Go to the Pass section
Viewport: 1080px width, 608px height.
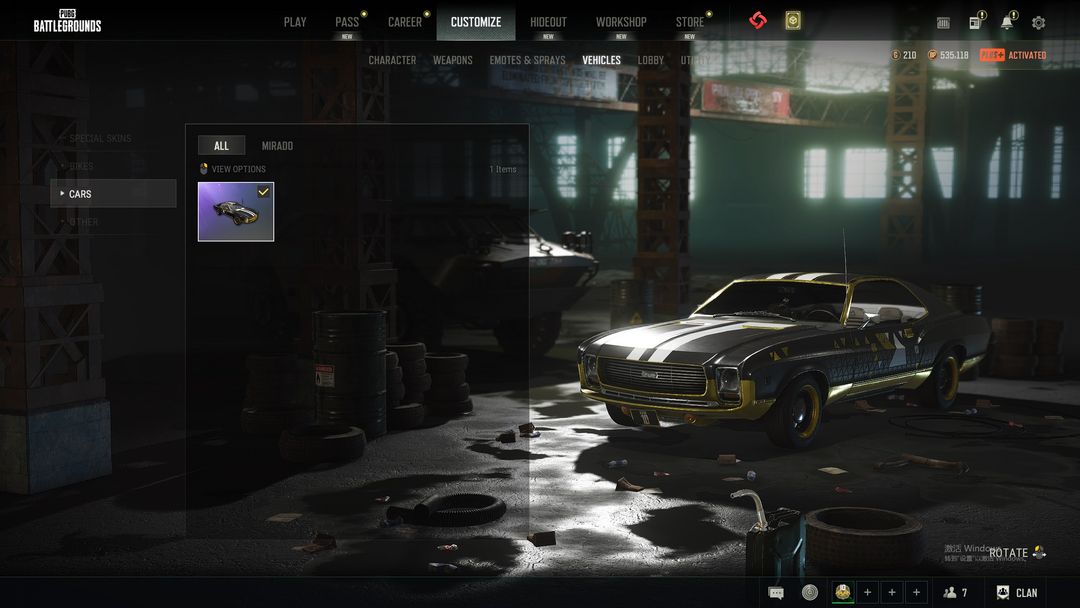(x=347, y=22)
